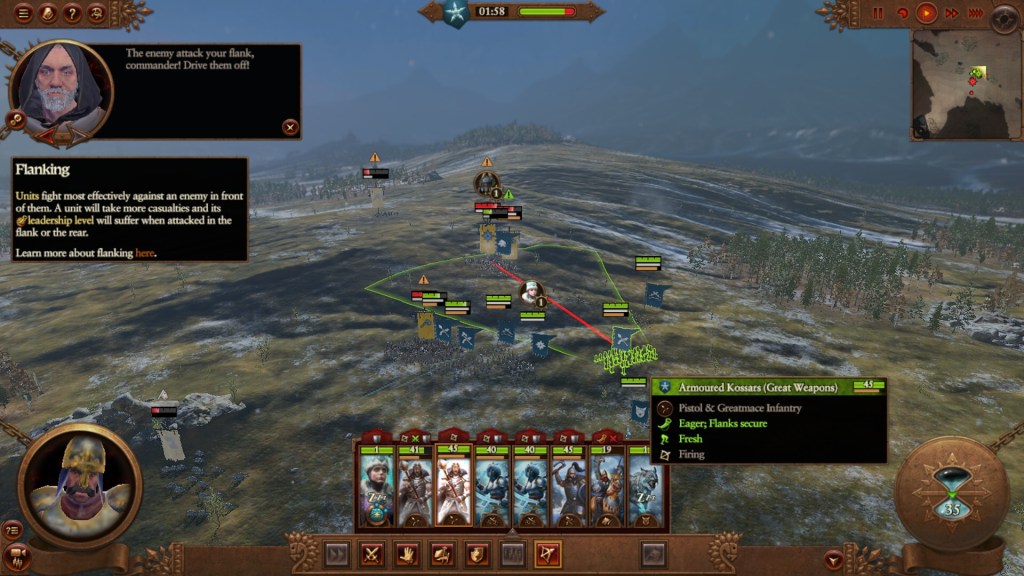Set battle to slow motion speed
This screenshot has width=1024, height=576.
[903, 13]
